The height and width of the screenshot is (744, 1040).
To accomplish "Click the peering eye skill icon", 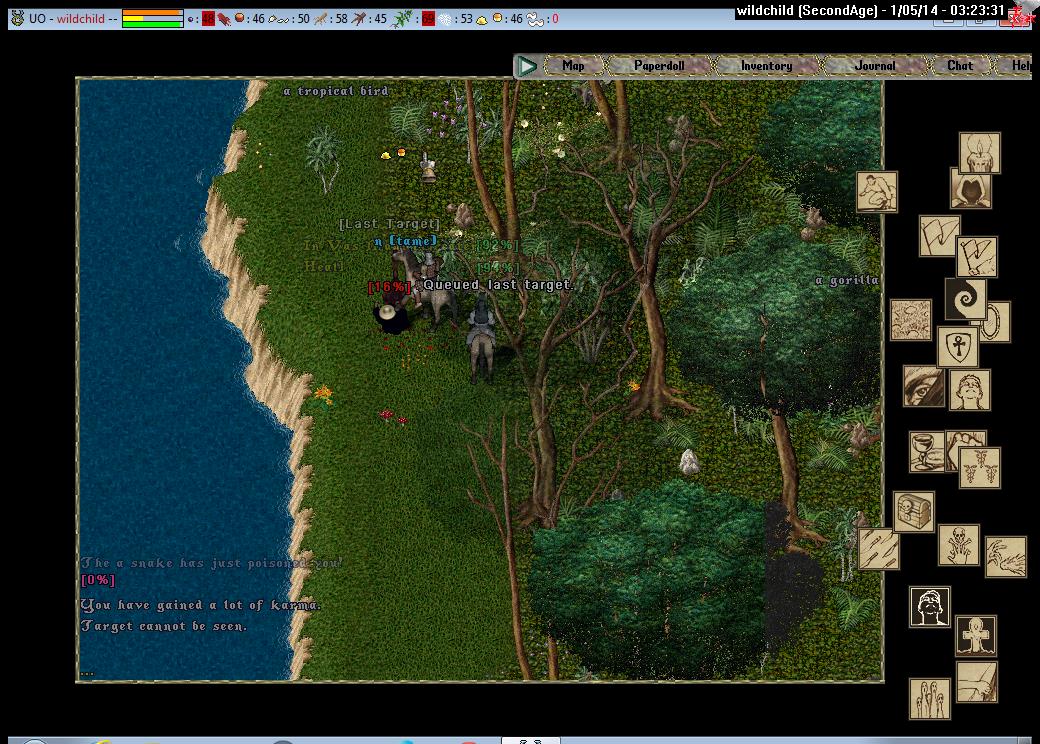I will click(x=922, y=386).
